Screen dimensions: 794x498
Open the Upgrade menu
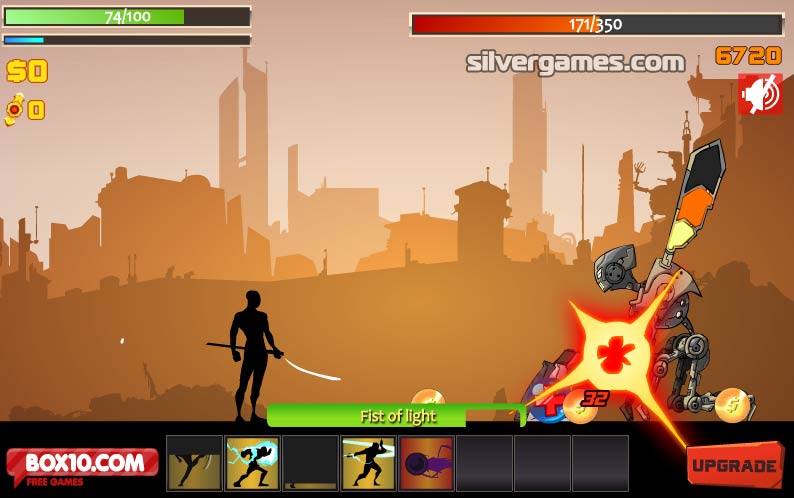(734, 465)
